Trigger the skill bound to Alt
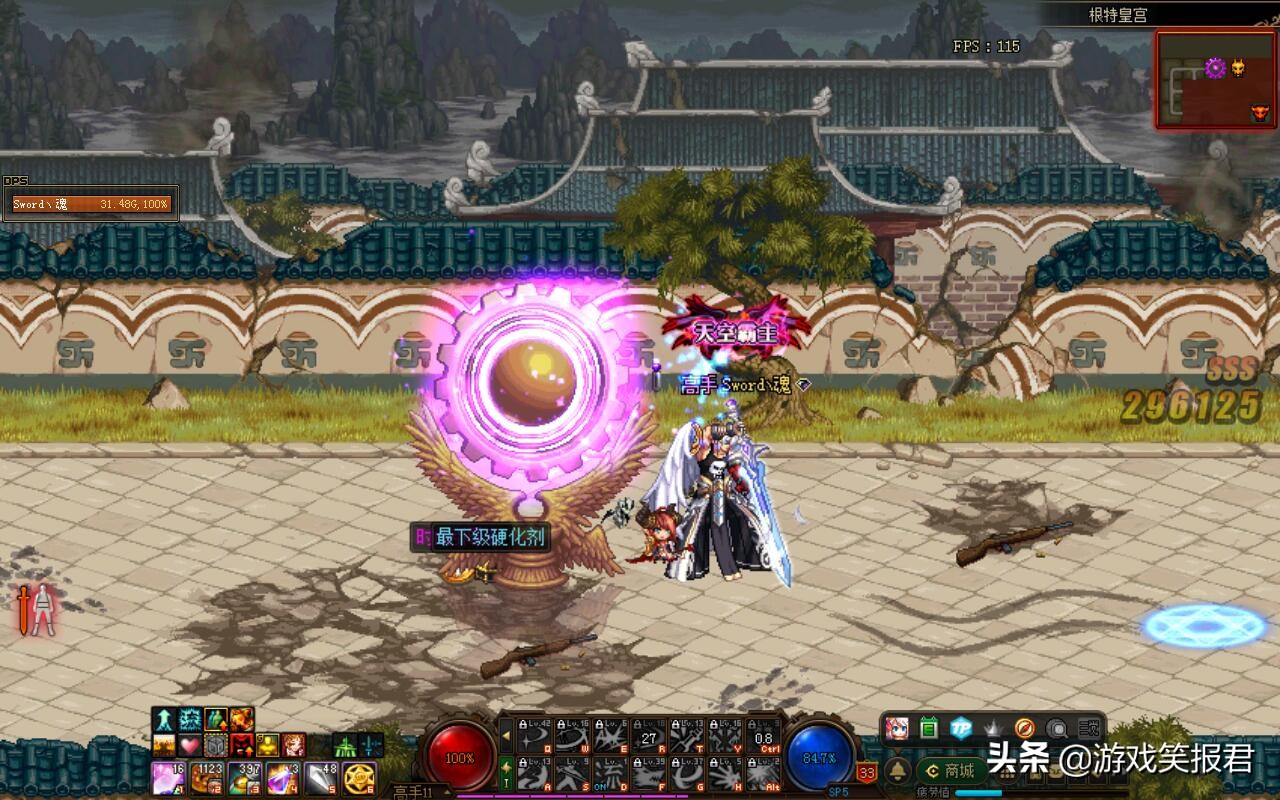The image size is (1280, 800). [x=764, y=773]
